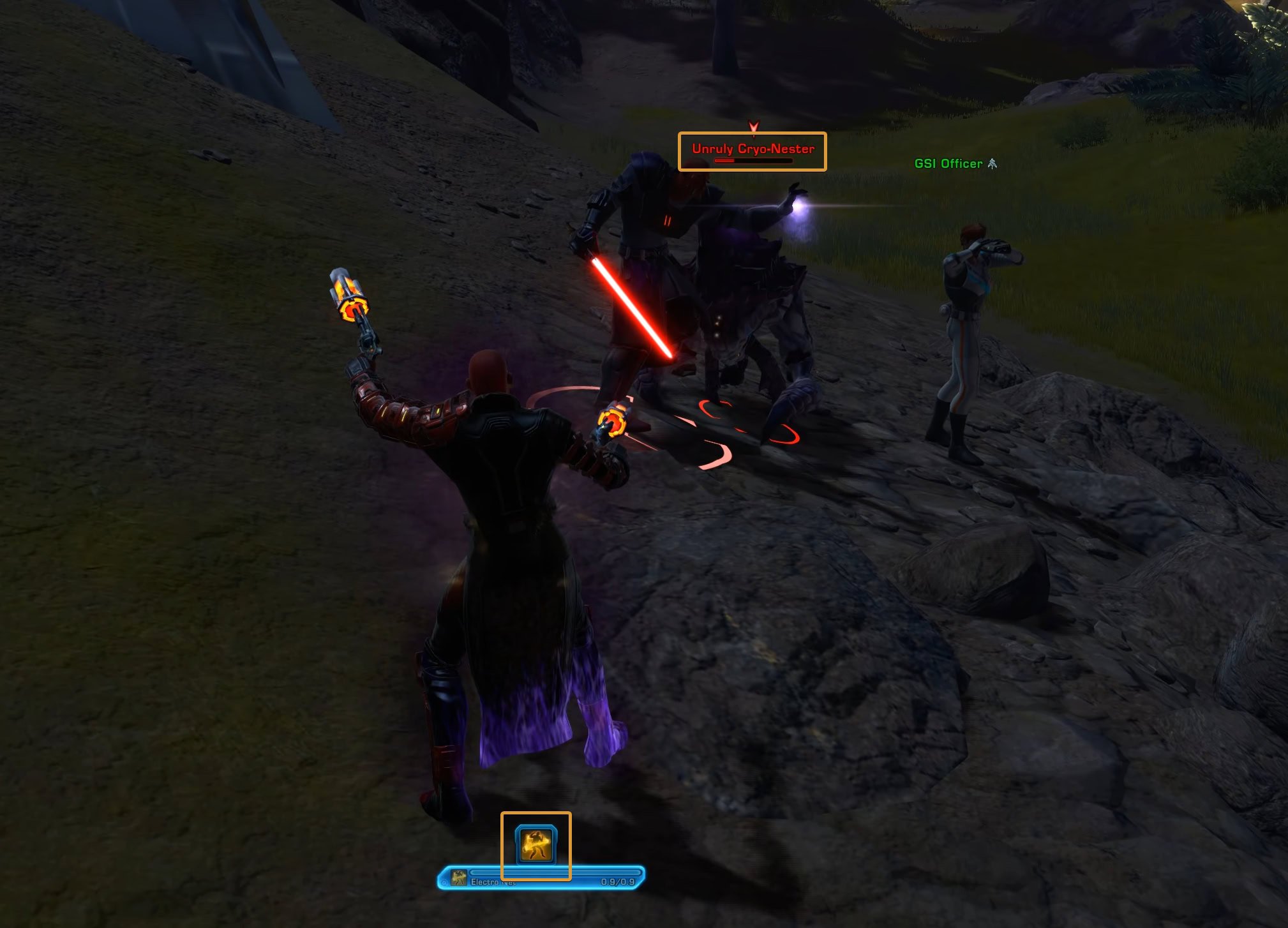The image size is (1288, 928).
Task: Click the enemy's red health bar segment
Action: (724, 161)
